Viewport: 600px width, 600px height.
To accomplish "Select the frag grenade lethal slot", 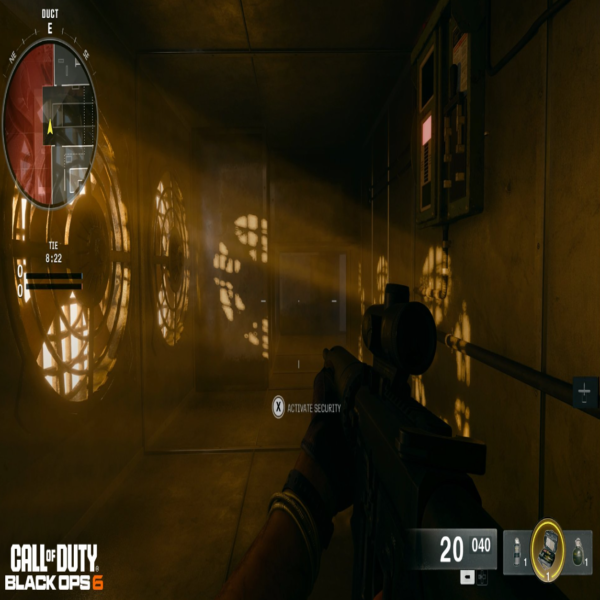I will (577, 552).
